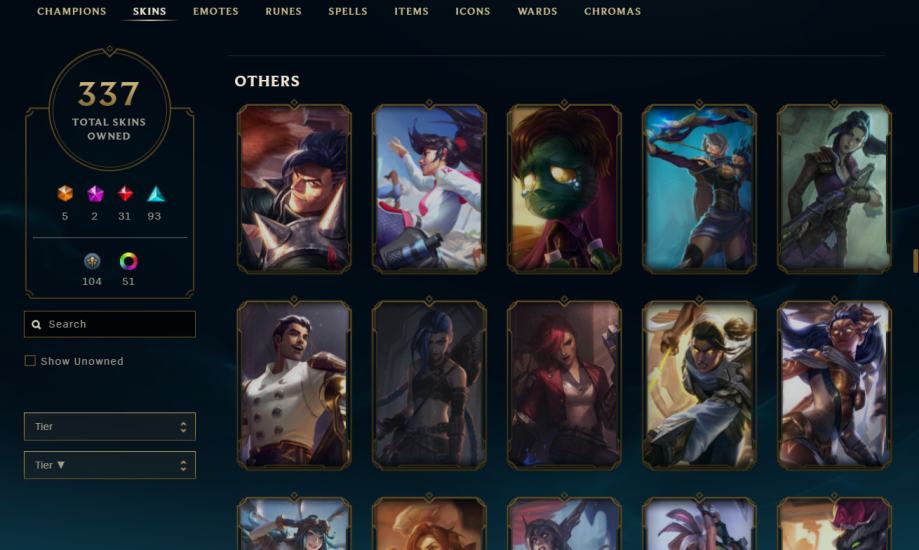Toggle the Show Unowned checkbox
The width and height of the screenshot is (919, 550).
click(30, 361)
